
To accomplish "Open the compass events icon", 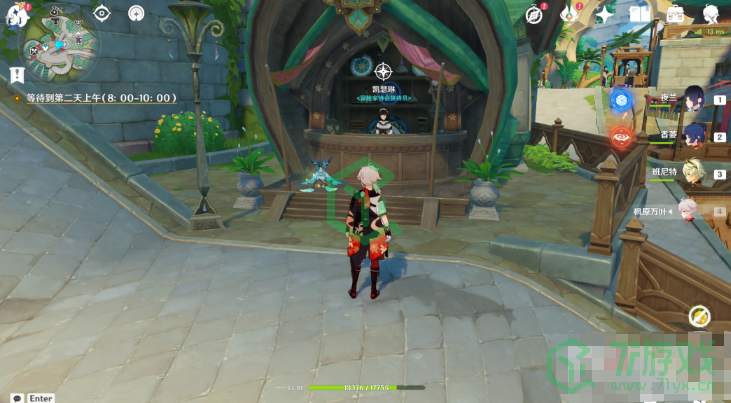I will pos(536,14).
